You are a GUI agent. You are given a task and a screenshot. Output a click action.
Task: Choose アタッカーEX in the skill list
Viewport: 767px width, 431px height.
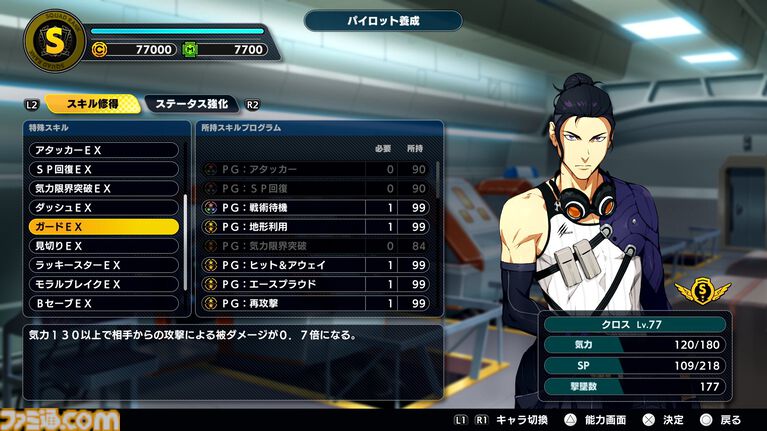click(104, 150)
